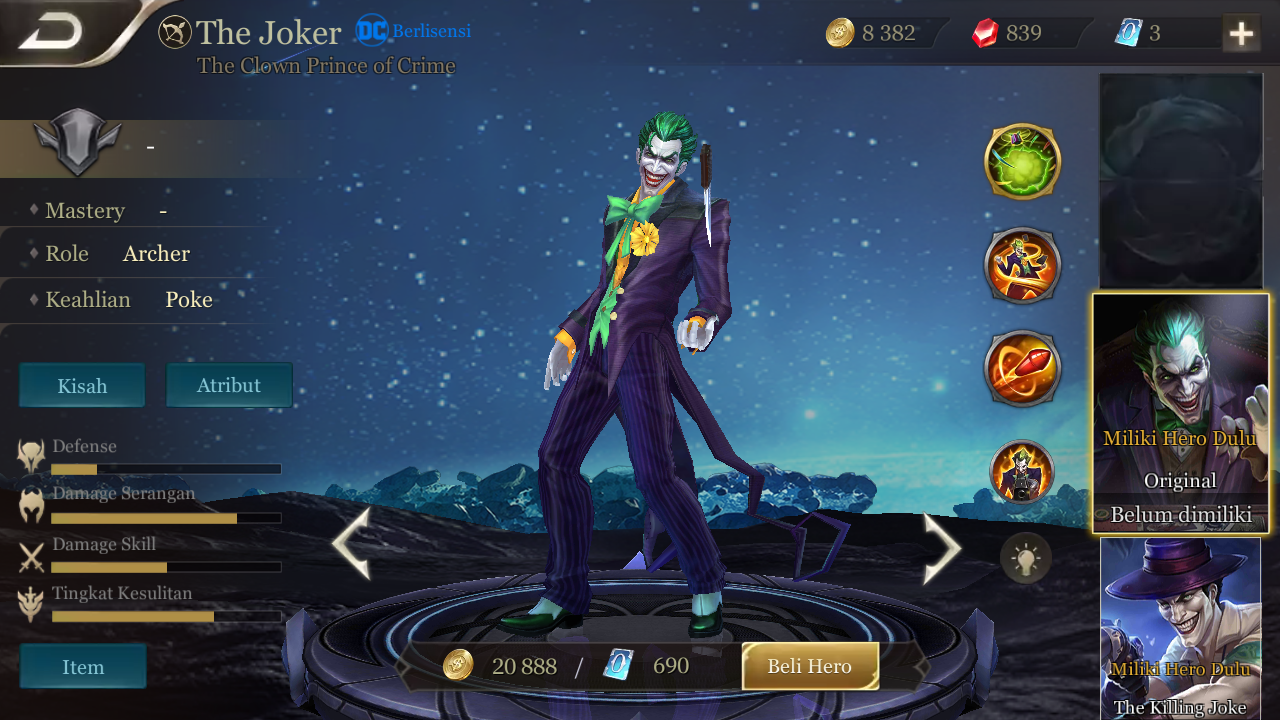Go back using the return arrow button
Image resolution: width=1280 pixels, height=720 pixels.
(x=50, y=32)
